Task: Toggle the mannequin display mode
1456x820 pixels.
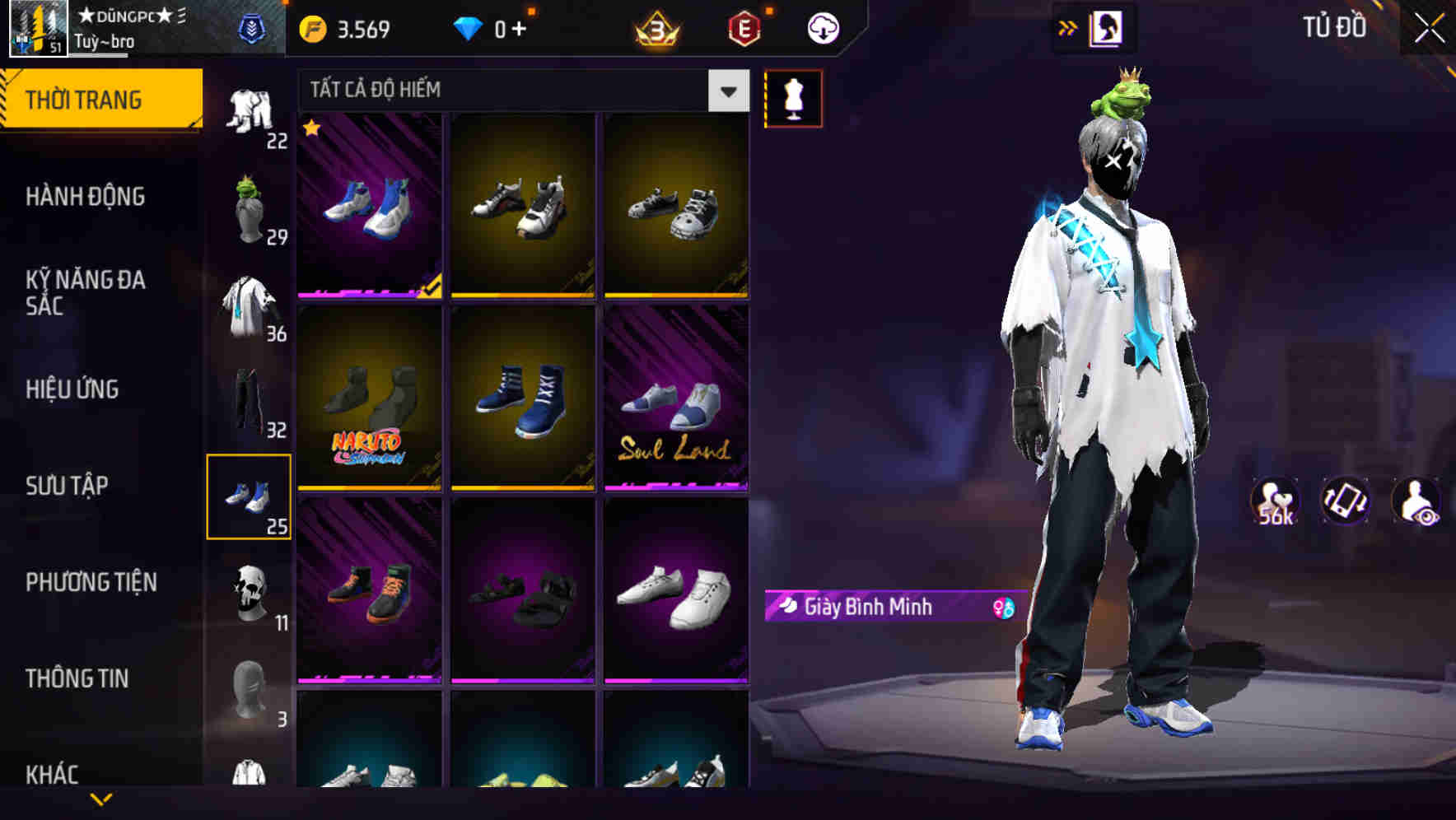Action: 793,97
